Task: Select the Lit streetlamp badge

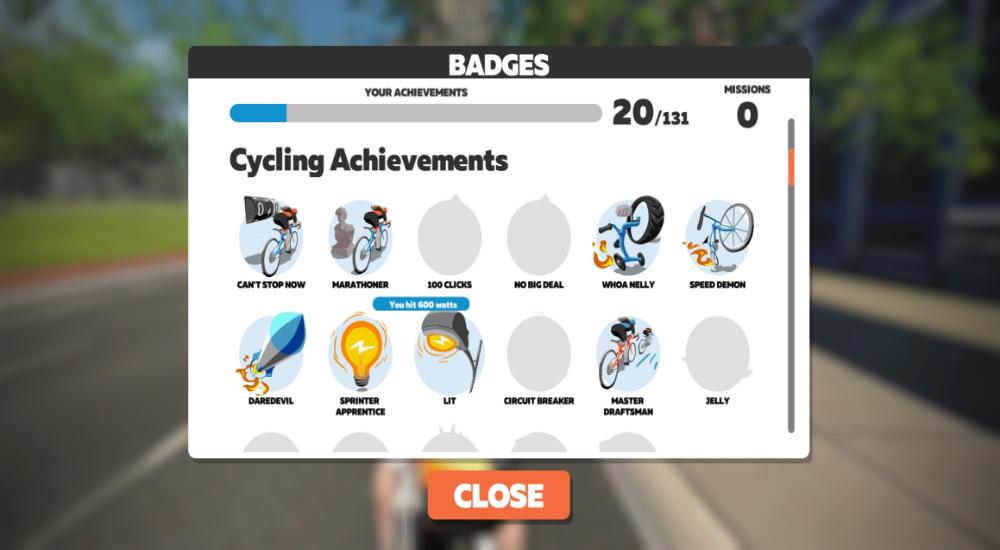Action: point(449,354)
